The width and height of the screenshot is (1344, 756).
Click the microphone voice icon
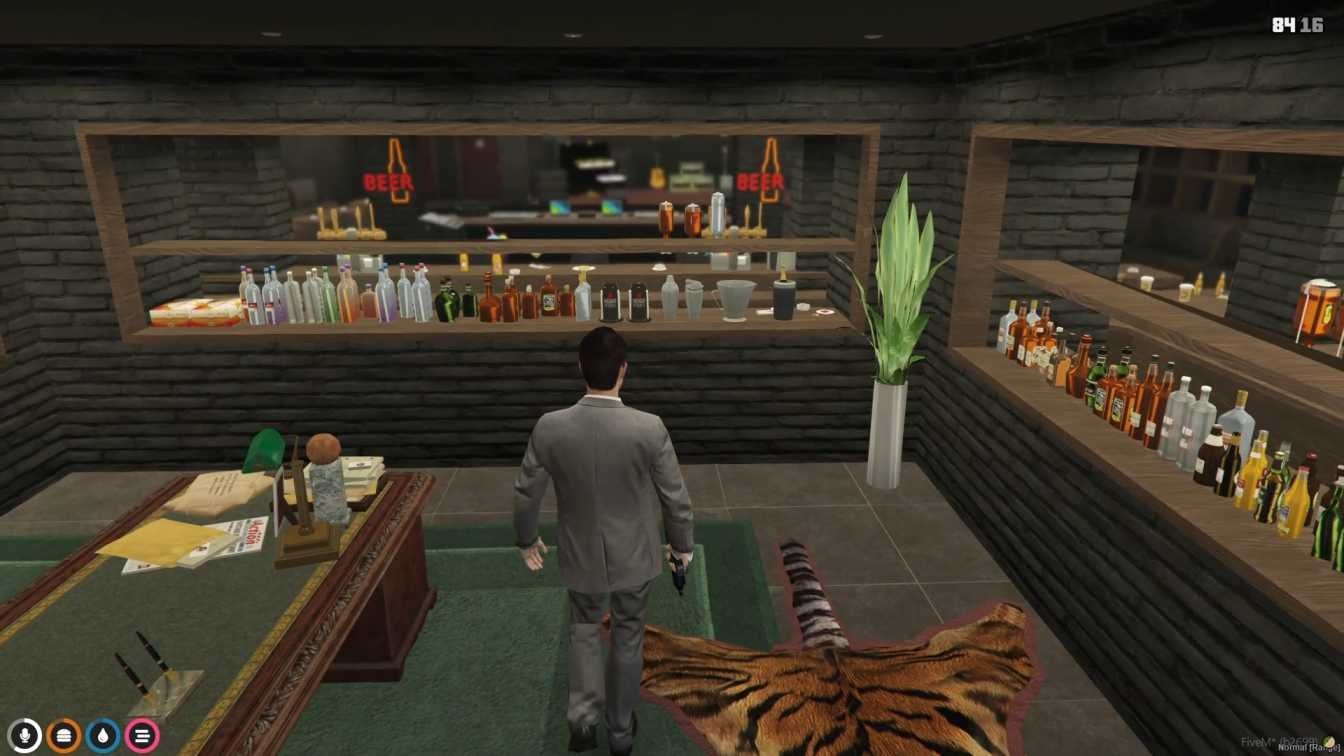tap(24, 736)
